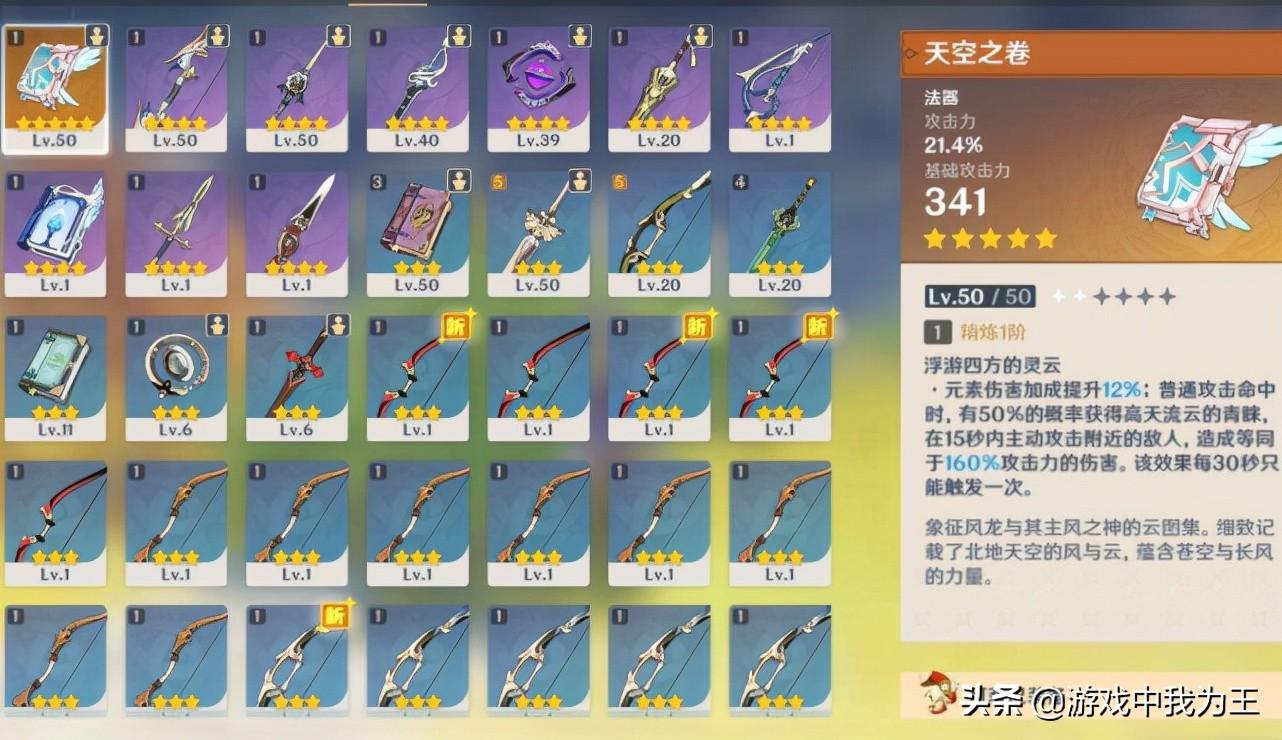The height and width of the screenshot is (740, 1282).
Task: Select the Lv.40 catalyst in the top row
Action: 418,75
